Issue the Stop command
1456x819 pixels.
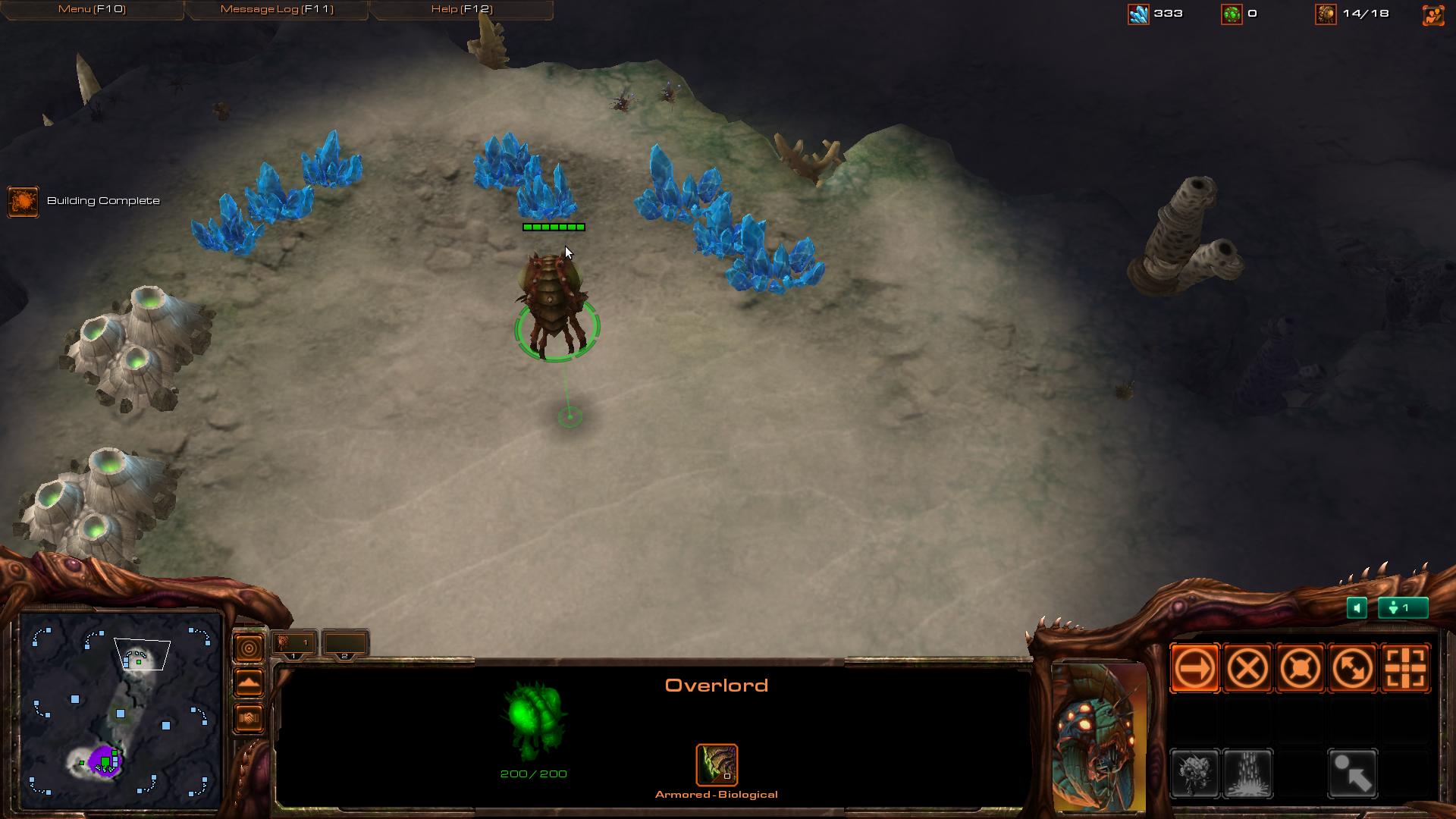click(1247, 668)
